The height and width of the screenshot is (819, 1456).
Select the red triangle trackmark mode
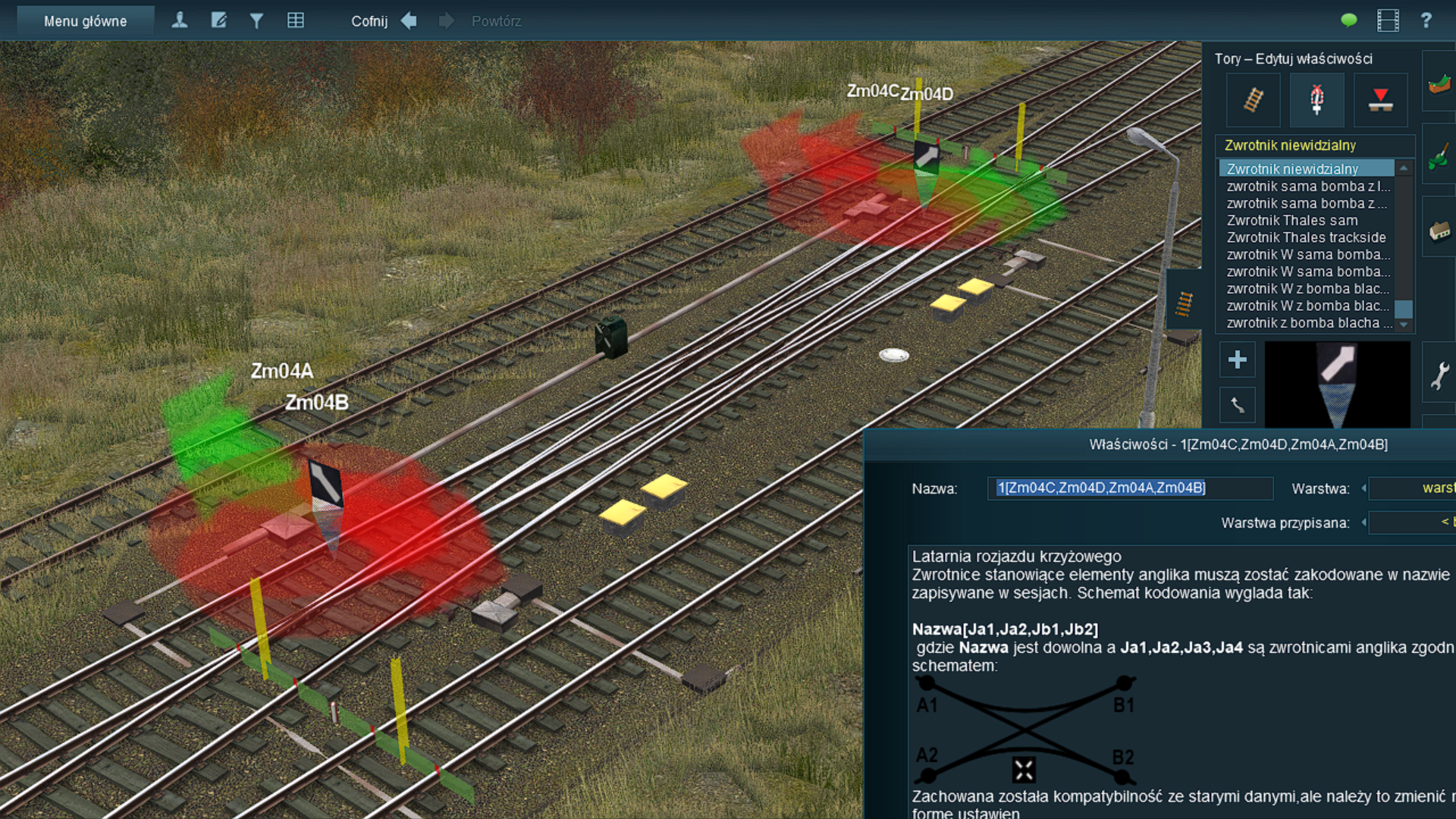point(1380,100)
